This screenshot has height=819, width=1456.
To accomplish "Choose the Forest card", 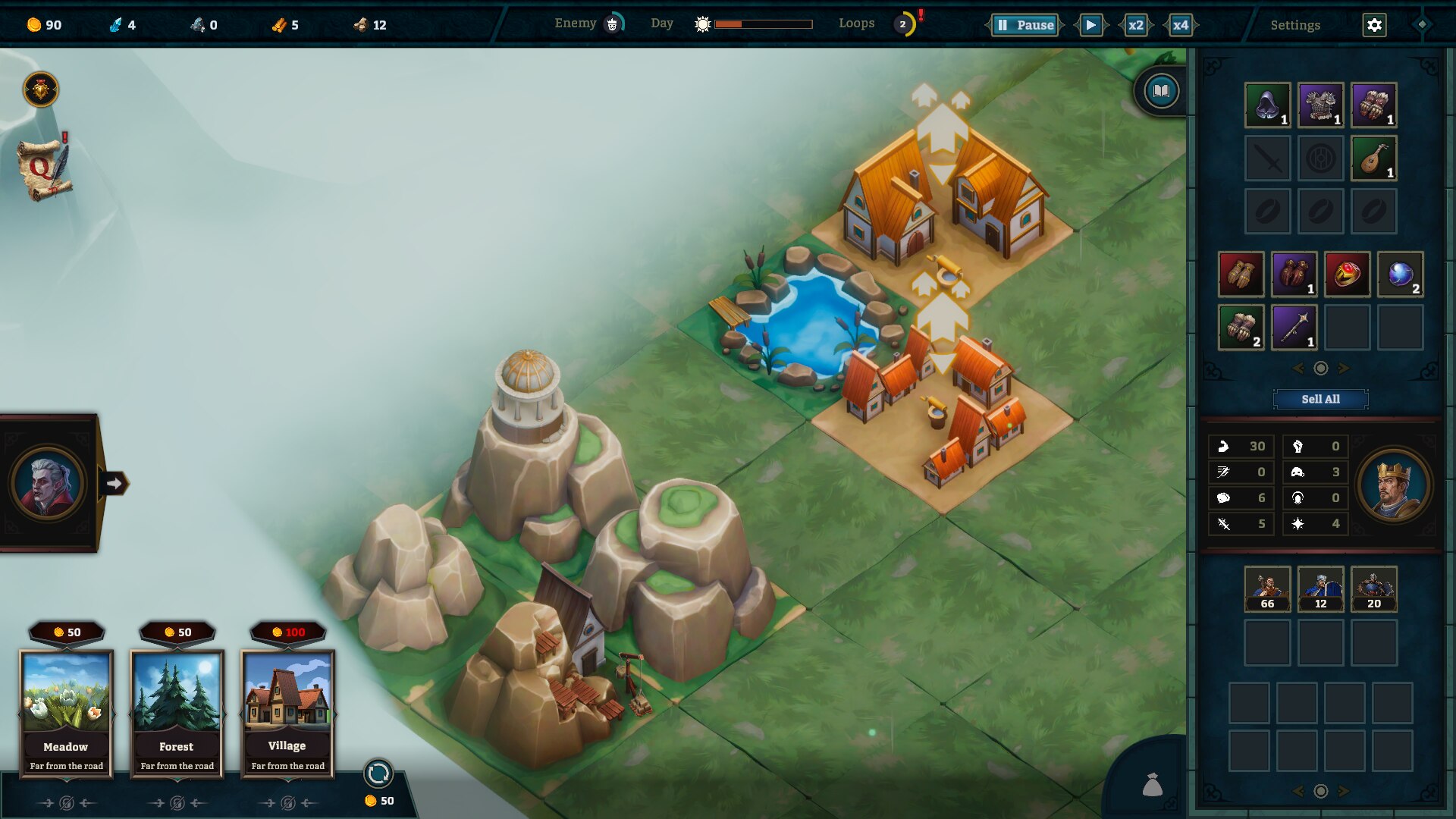I will tap(177, 713).
